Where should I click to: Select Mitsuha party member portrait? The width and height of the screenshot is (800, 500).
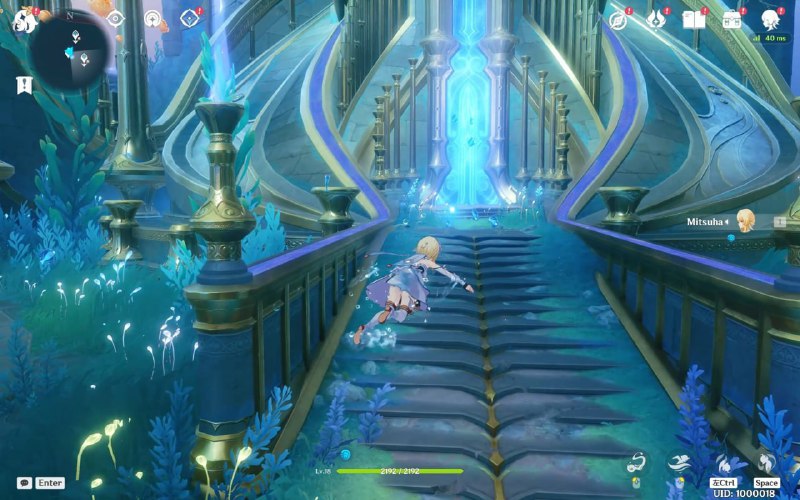click(745, 221)
